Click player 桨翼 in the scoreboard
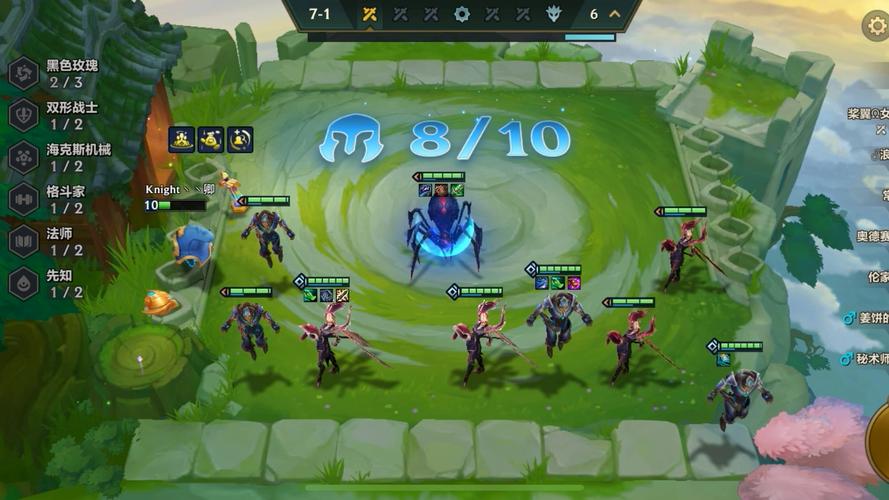889x500 pixels. (868, 115)
